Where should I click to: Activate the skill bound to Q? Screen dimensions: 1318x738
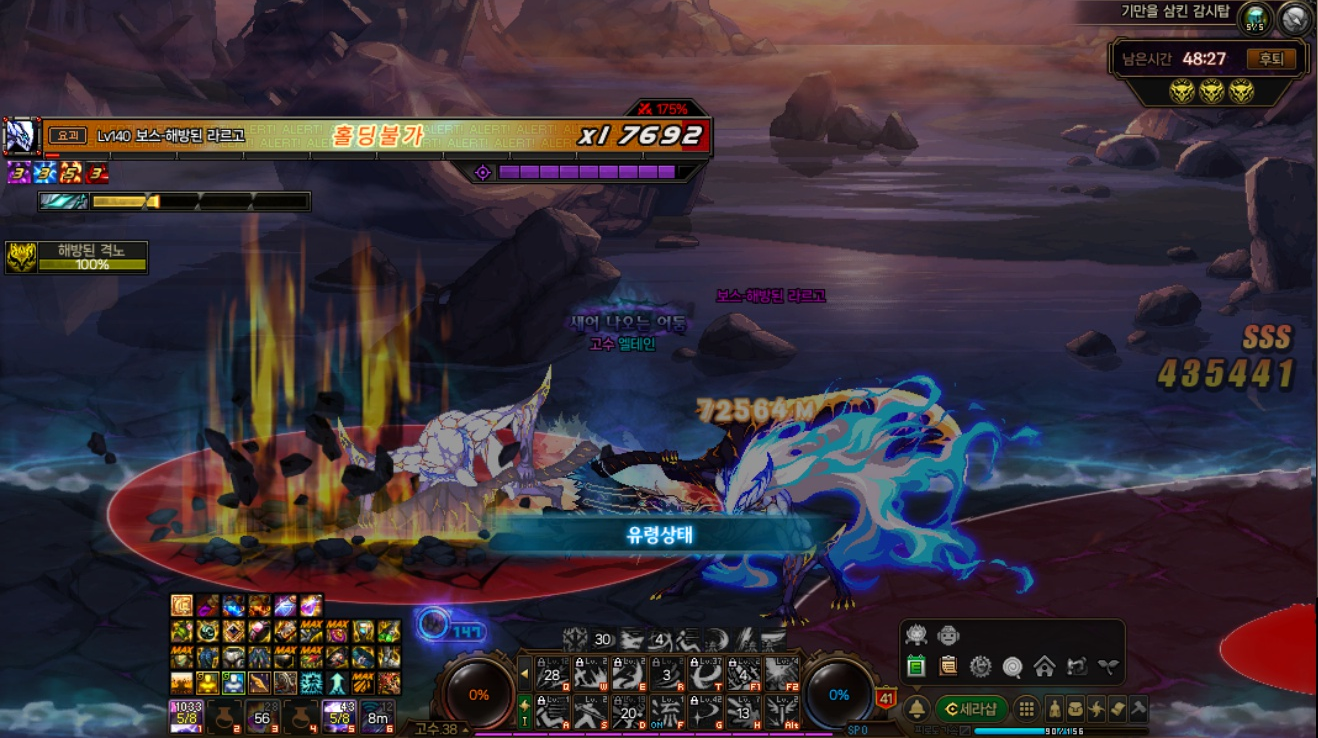pos(552,674)
